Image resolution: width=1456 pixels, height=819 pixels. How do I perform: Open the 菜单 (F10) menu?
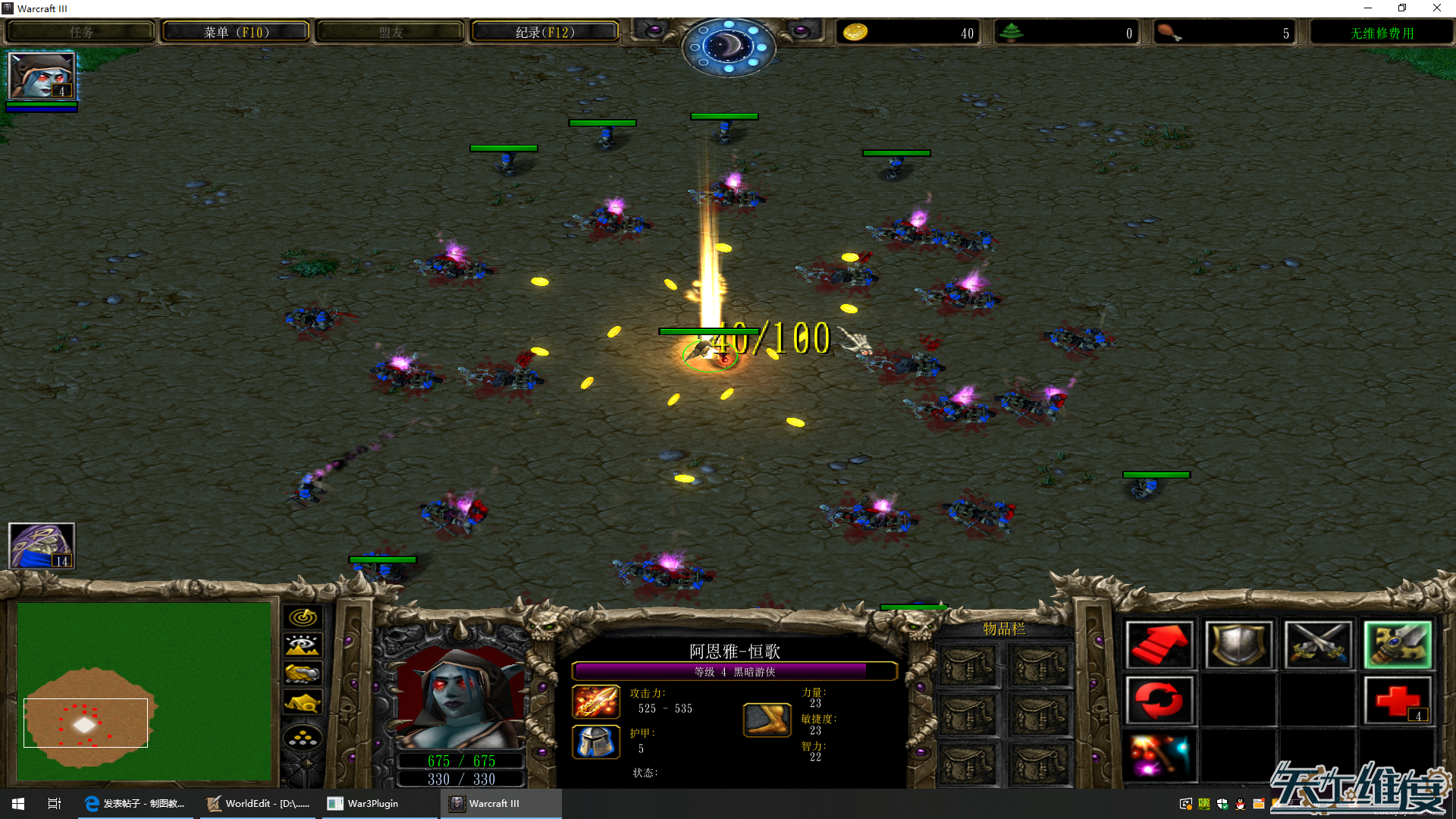pyautogui.click(x=236, y=33)
